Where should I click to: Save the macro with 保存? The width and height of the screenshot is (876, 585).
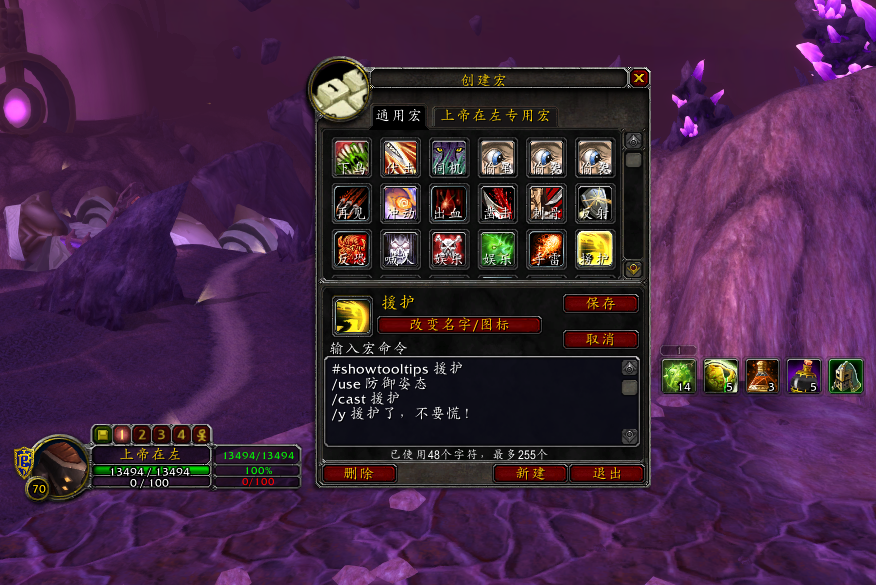pyautogui.click(x=600, y=303)
